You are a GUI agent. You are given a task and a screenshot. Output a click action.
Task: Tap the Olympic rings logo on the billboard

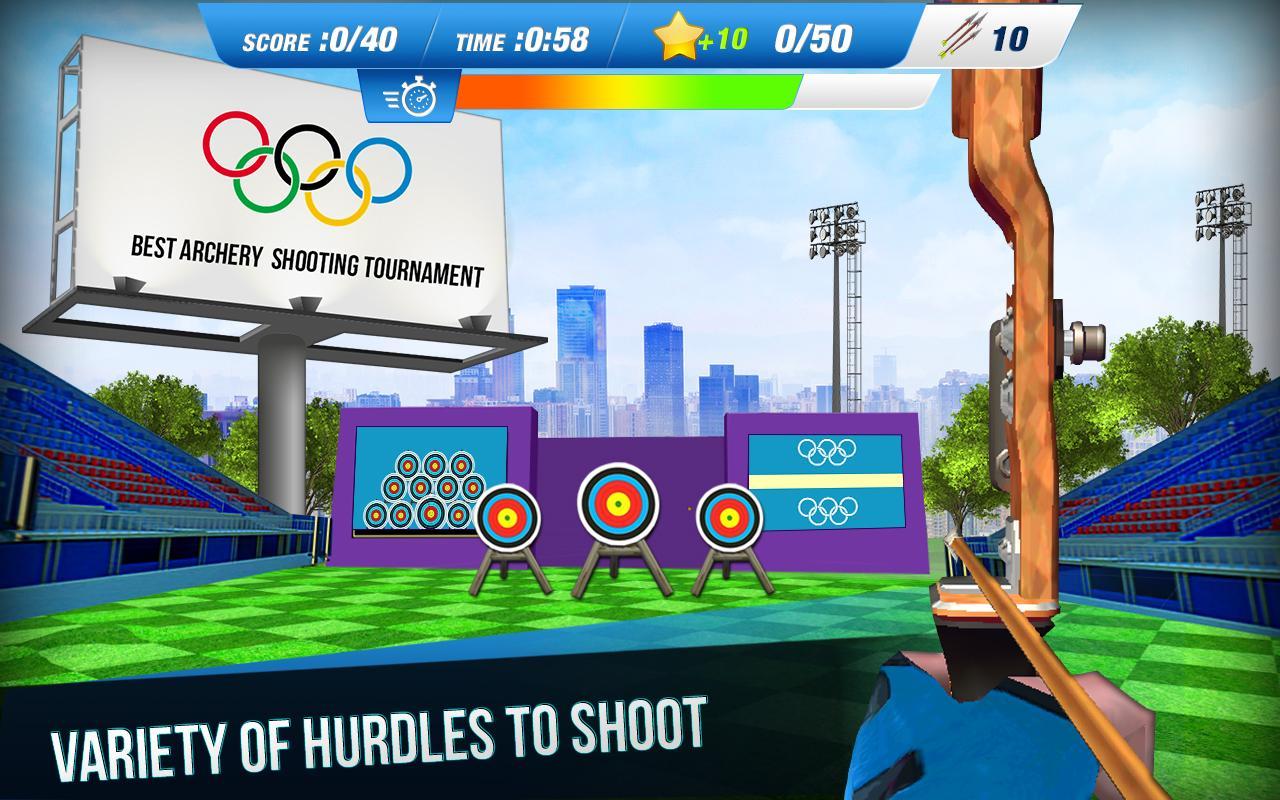tap(307, 160)
